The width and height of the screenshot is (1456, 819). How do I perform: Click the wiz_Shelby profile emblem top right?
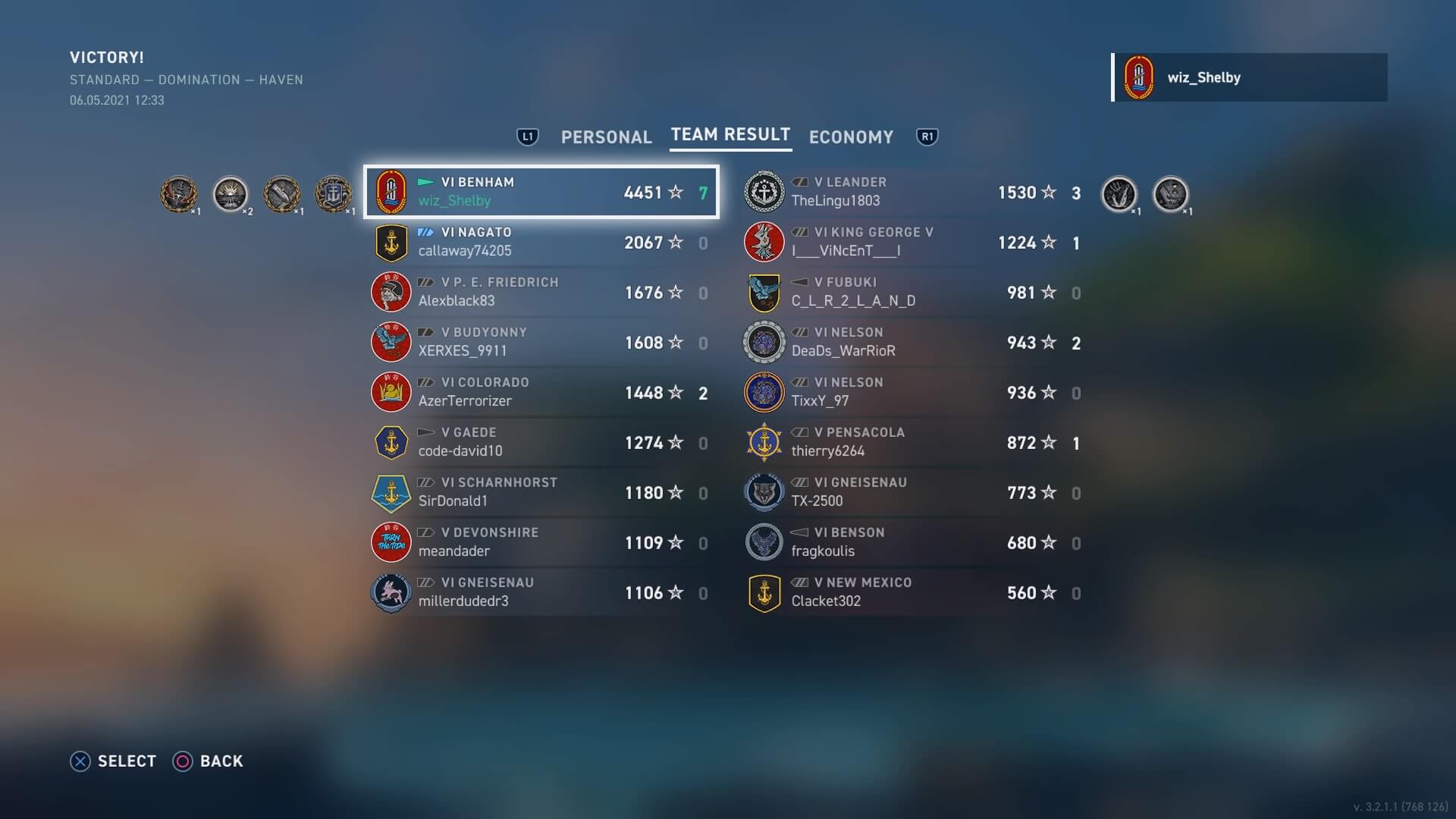pos(1138,77)
